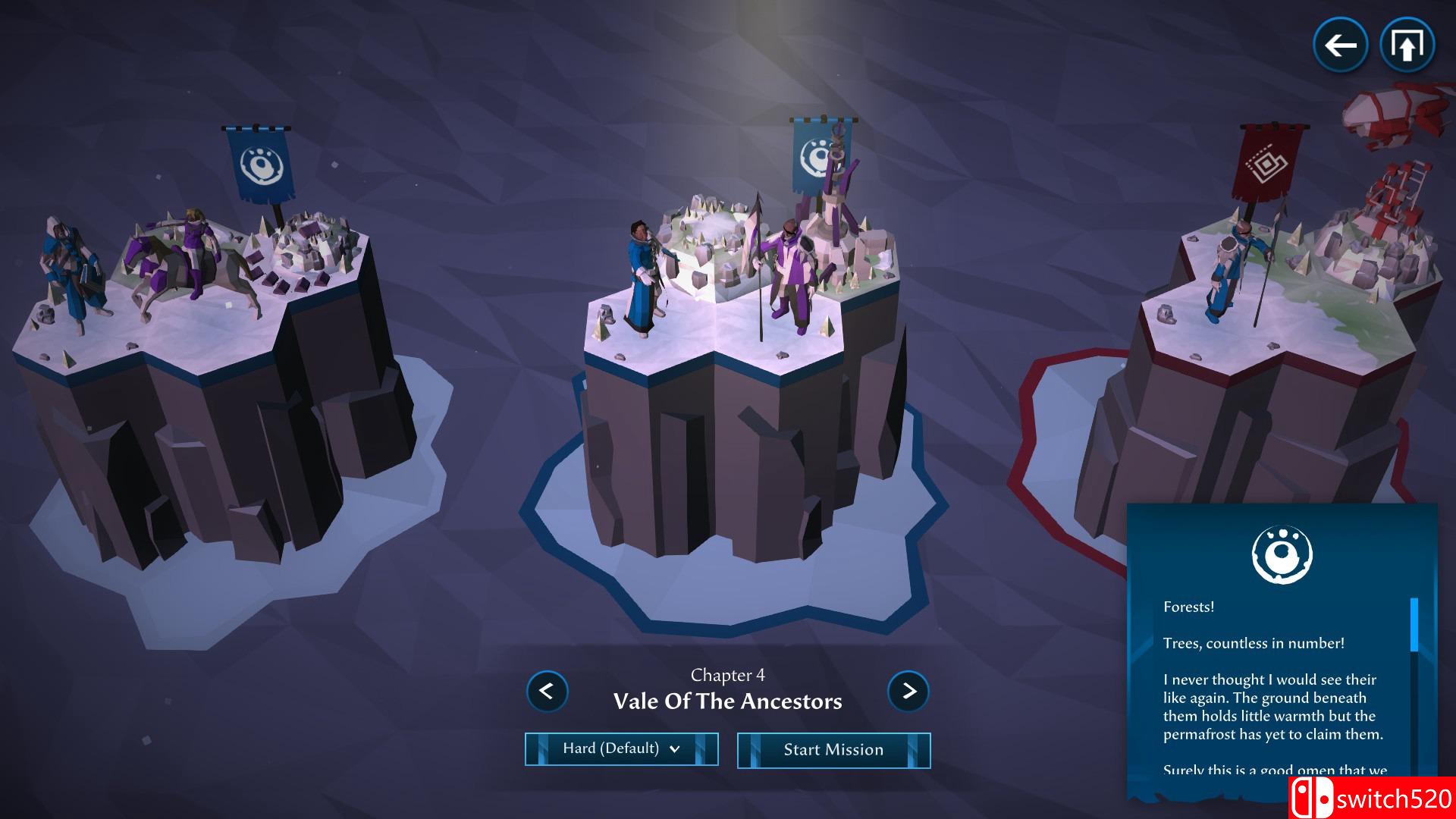Click the upward arrow export button
Screen dimensions: 1456x819
[x=1407, y=45]
